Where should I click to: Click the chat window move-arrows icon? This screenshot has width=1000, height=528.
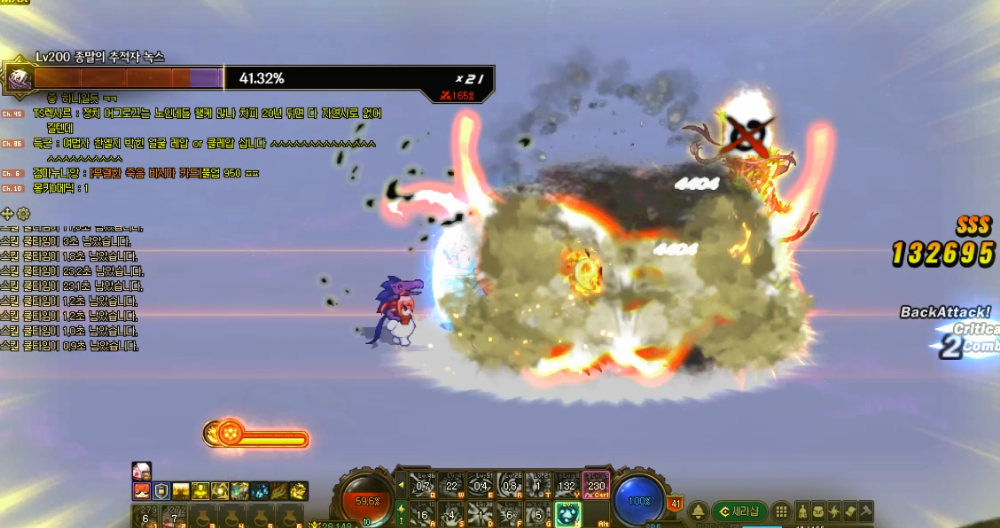(x=9, y=213)
